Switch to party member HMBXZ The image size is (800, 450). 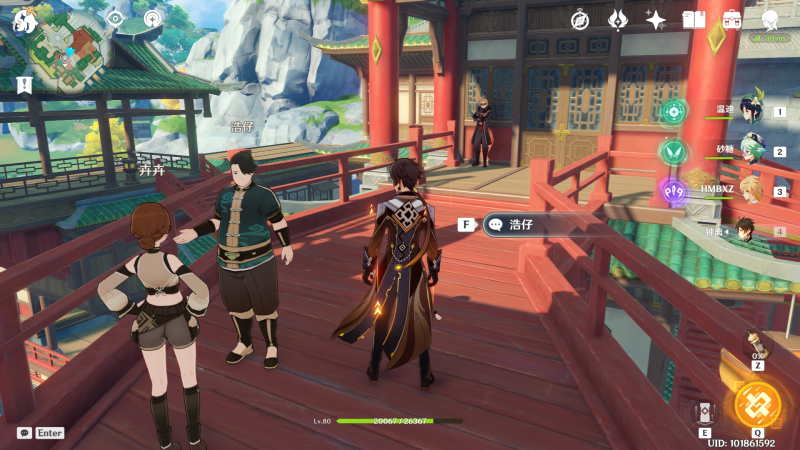click(750, 189)
